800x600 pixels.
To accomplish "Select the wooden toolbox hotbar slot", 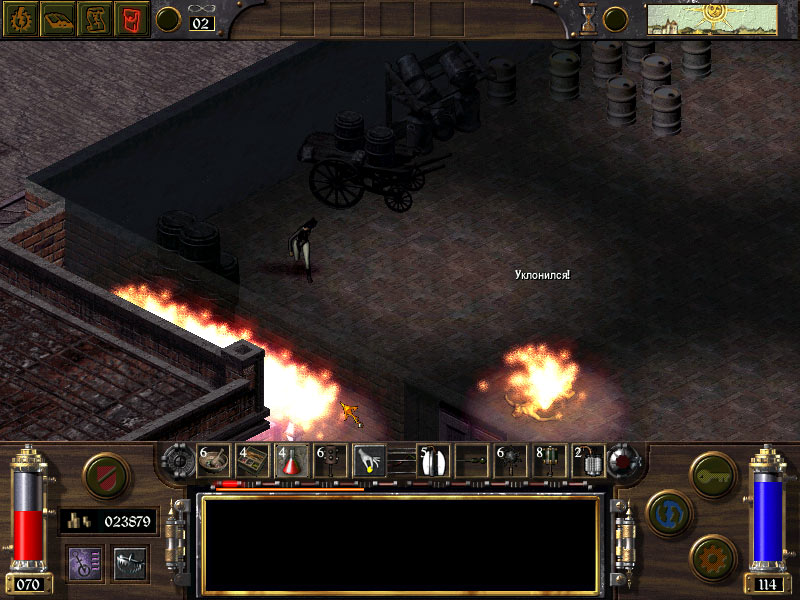I will coord(253,461).
